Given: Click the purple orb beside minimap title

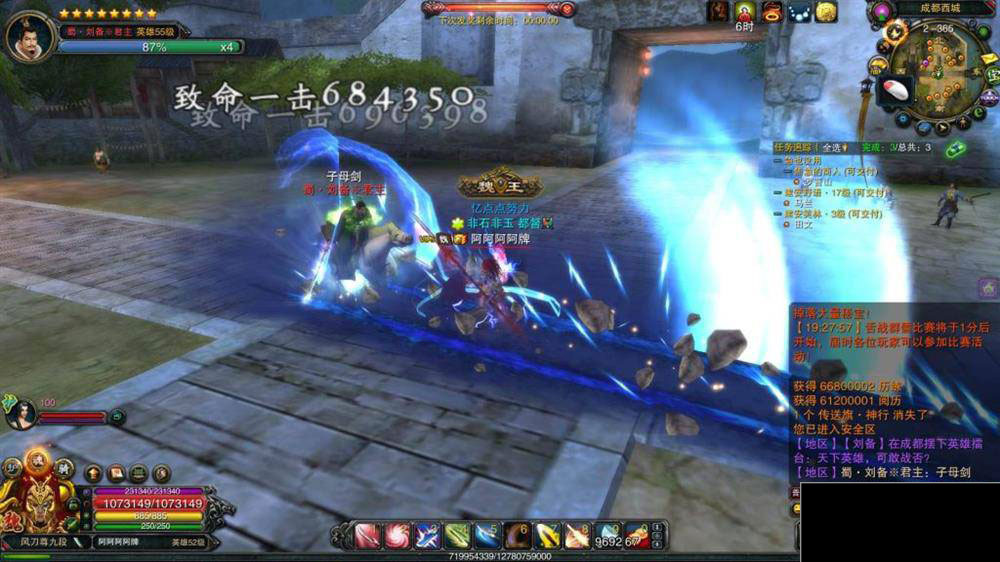Looking at the screenshot, I should point(881,12).
